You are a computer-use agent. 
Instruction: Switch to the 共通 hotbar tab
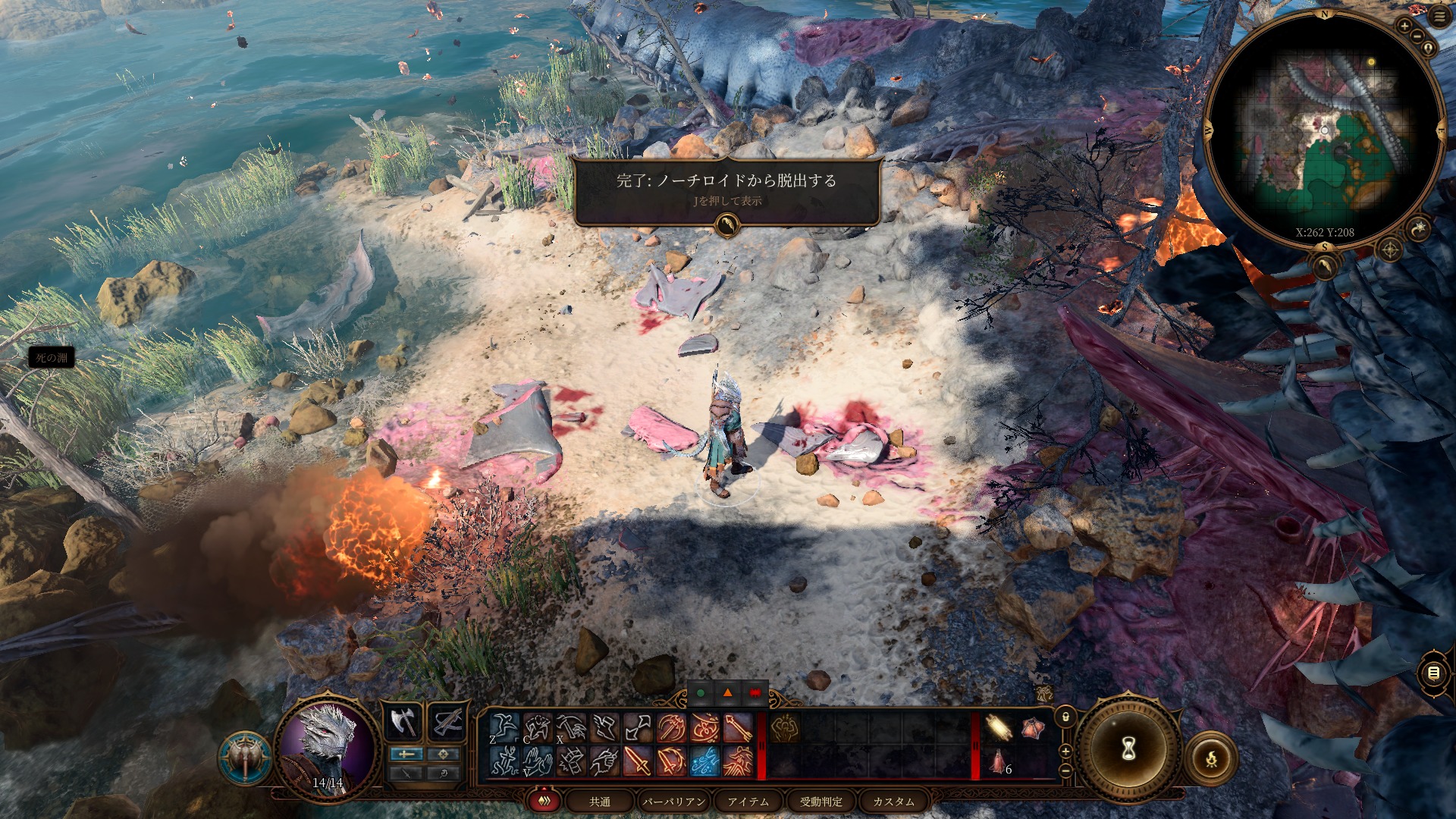click(600, 802)
